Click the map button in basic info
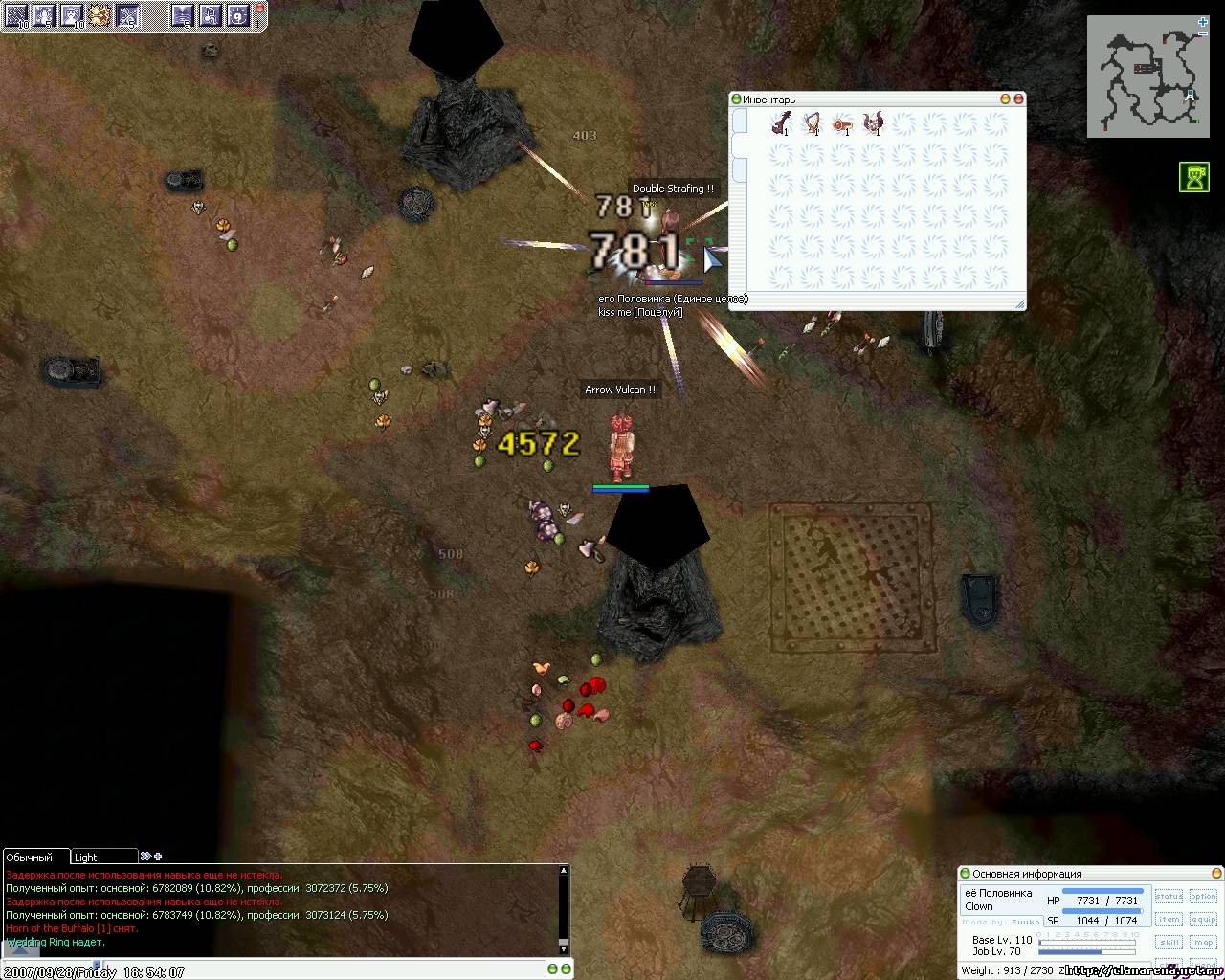Screen dimensions: 1225x980 [x=1203, y=943]
